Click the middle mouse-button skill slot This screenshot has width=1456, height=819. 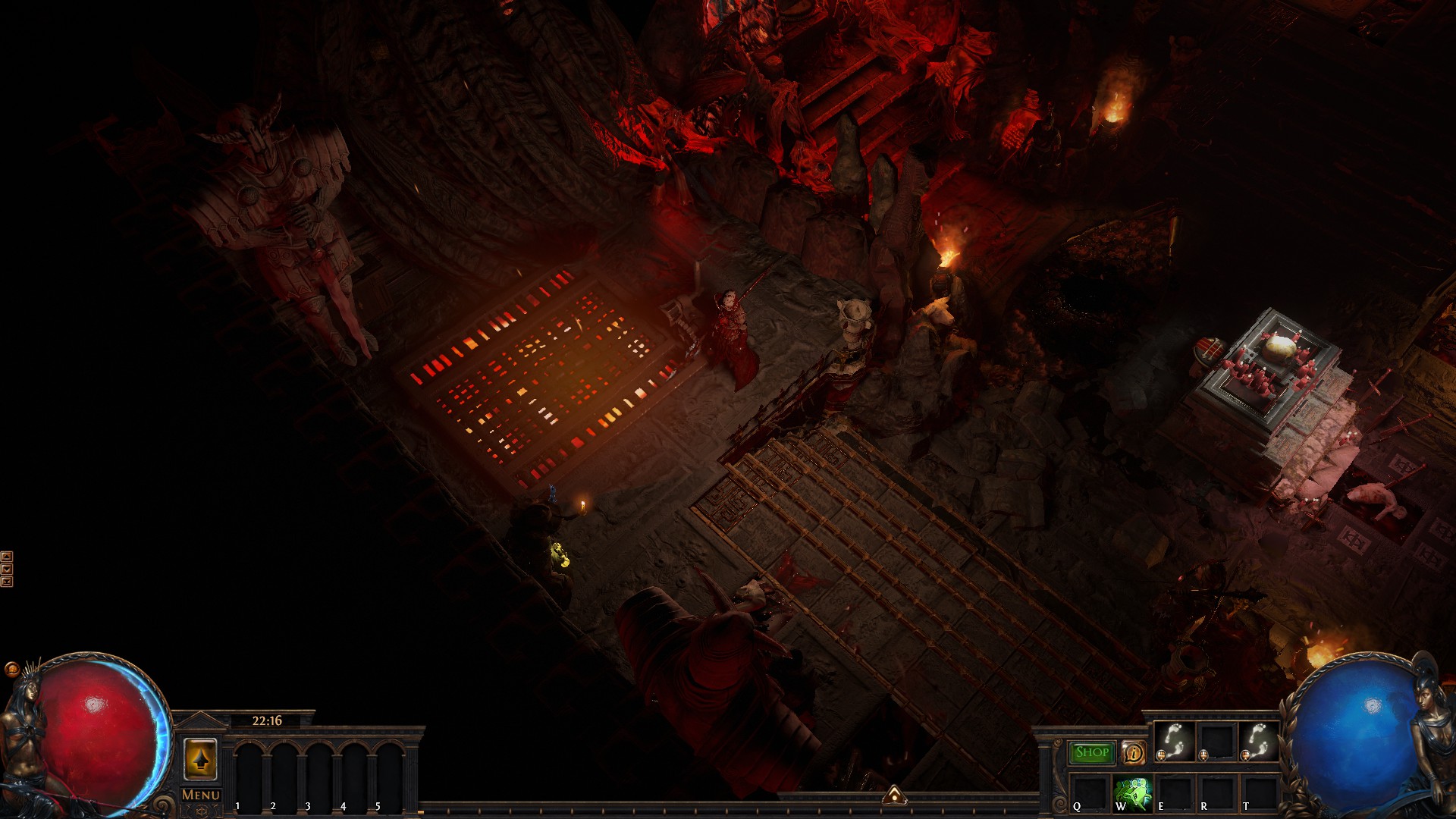coord(1216,742)
